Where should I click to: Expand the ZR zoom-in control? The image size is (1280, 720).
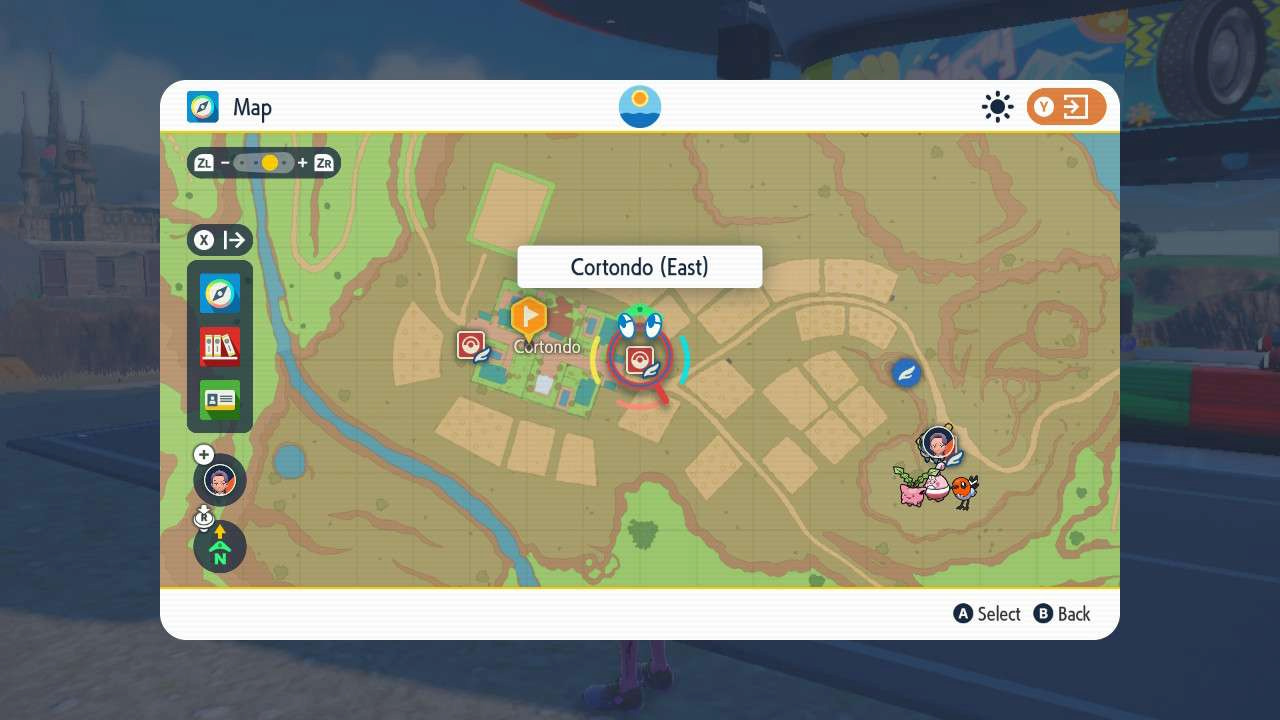[323, 162]
